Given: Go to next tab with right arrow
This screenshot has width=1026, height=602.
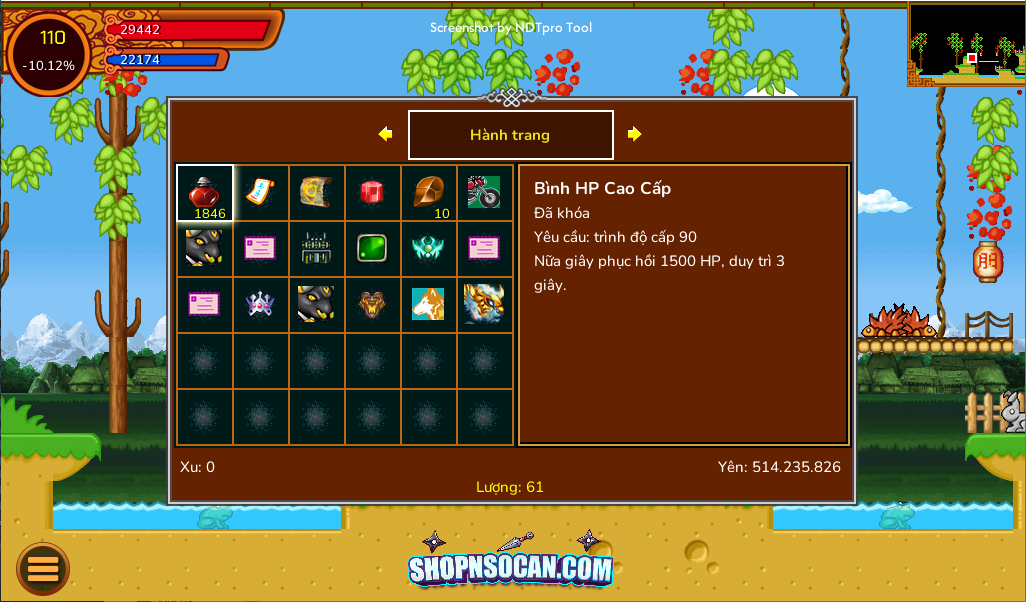Looking at the screenshot, I should tap(634, 134).
